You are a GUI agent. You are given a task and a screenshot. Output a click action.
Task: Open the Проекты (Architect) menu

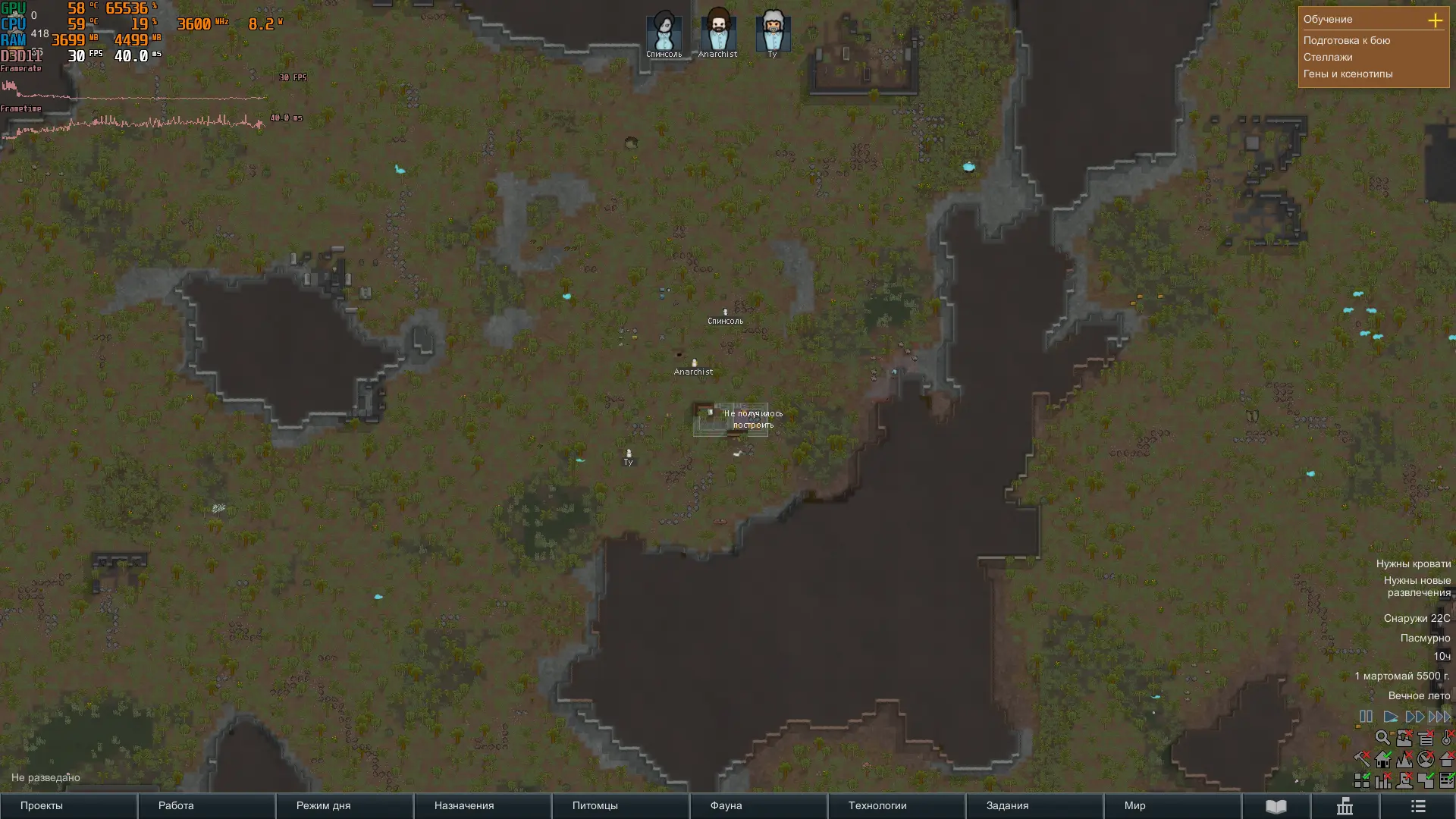tap(42, 805)
